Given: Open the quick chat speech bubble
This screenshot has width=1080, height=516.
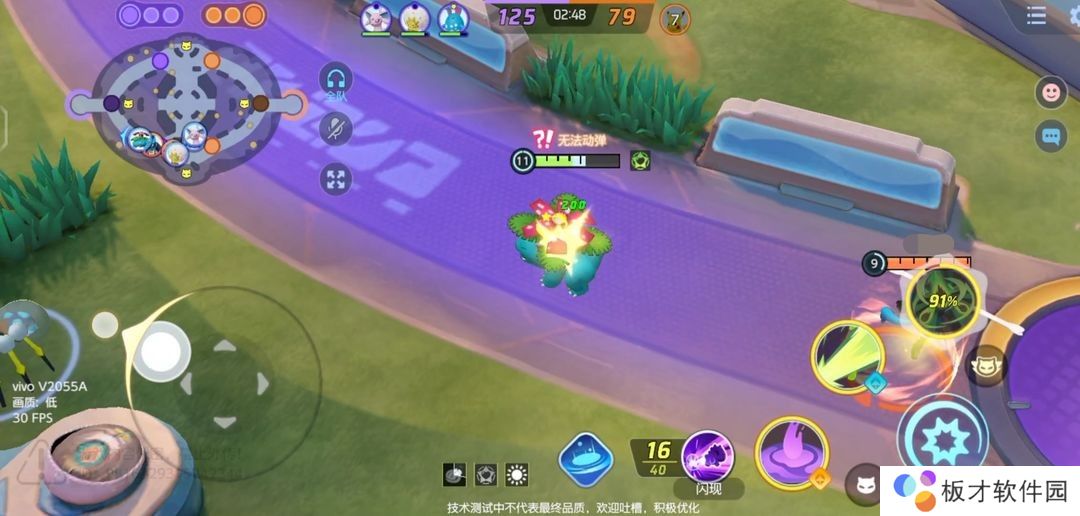Looking at the screenshot, I should [x=1051, y=135].
